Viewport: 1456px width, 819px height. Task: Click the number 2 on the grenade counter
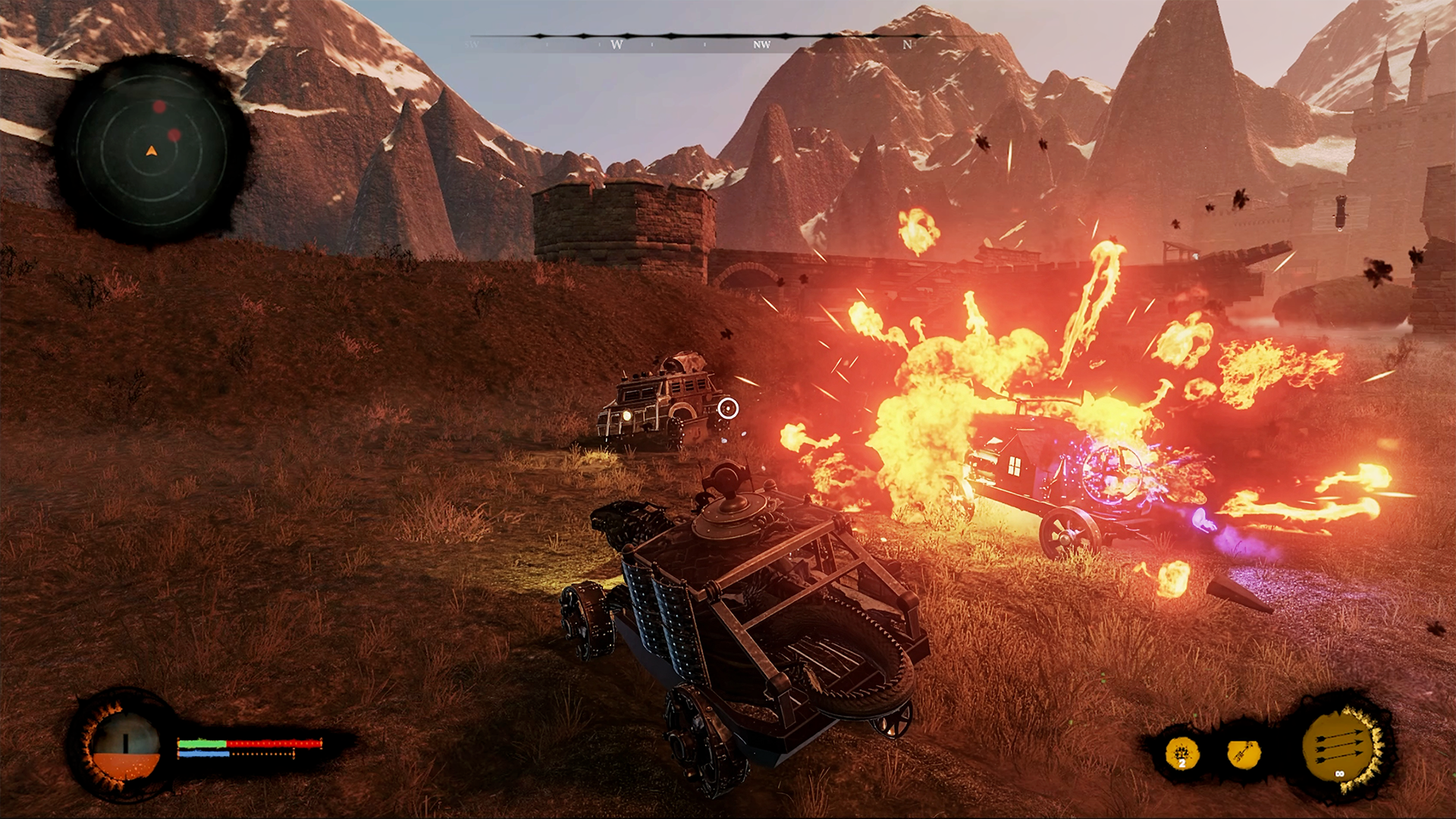point(1182,764)
